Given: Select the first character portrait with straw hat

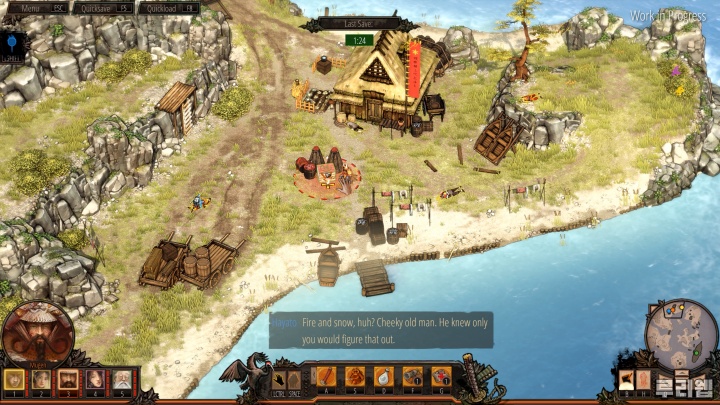Looking at the screenshot, I should click(x=14, y=380).
